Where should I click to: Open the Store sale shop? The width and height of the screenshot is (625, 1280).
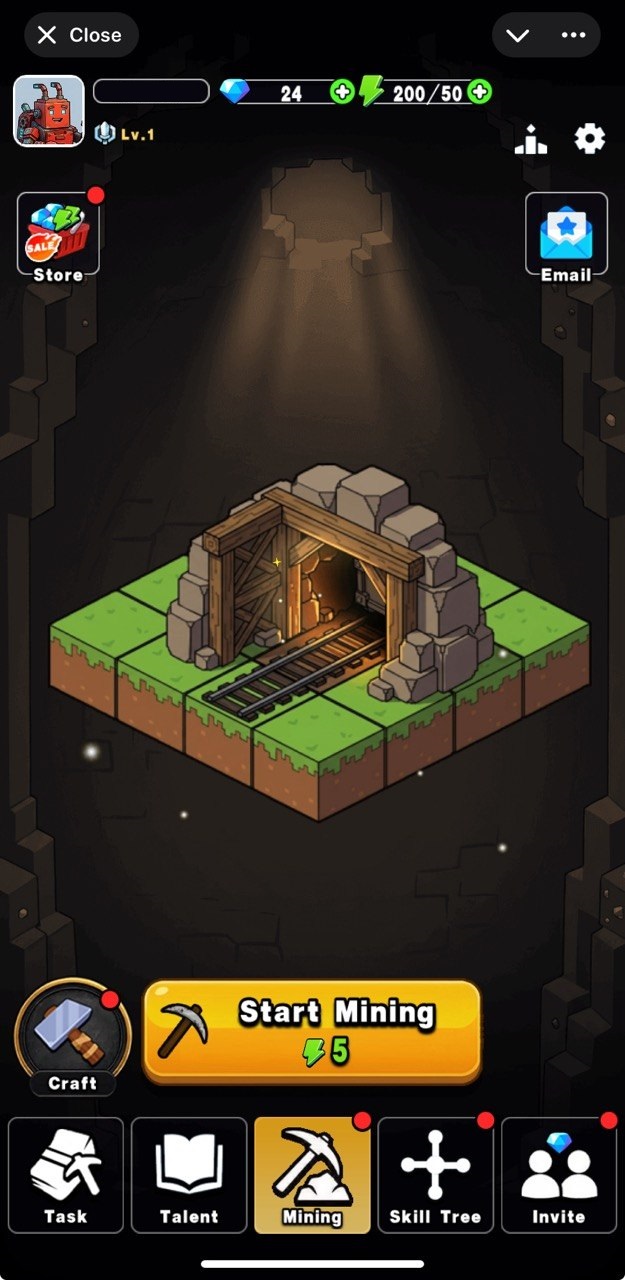(x=58, y=235)
